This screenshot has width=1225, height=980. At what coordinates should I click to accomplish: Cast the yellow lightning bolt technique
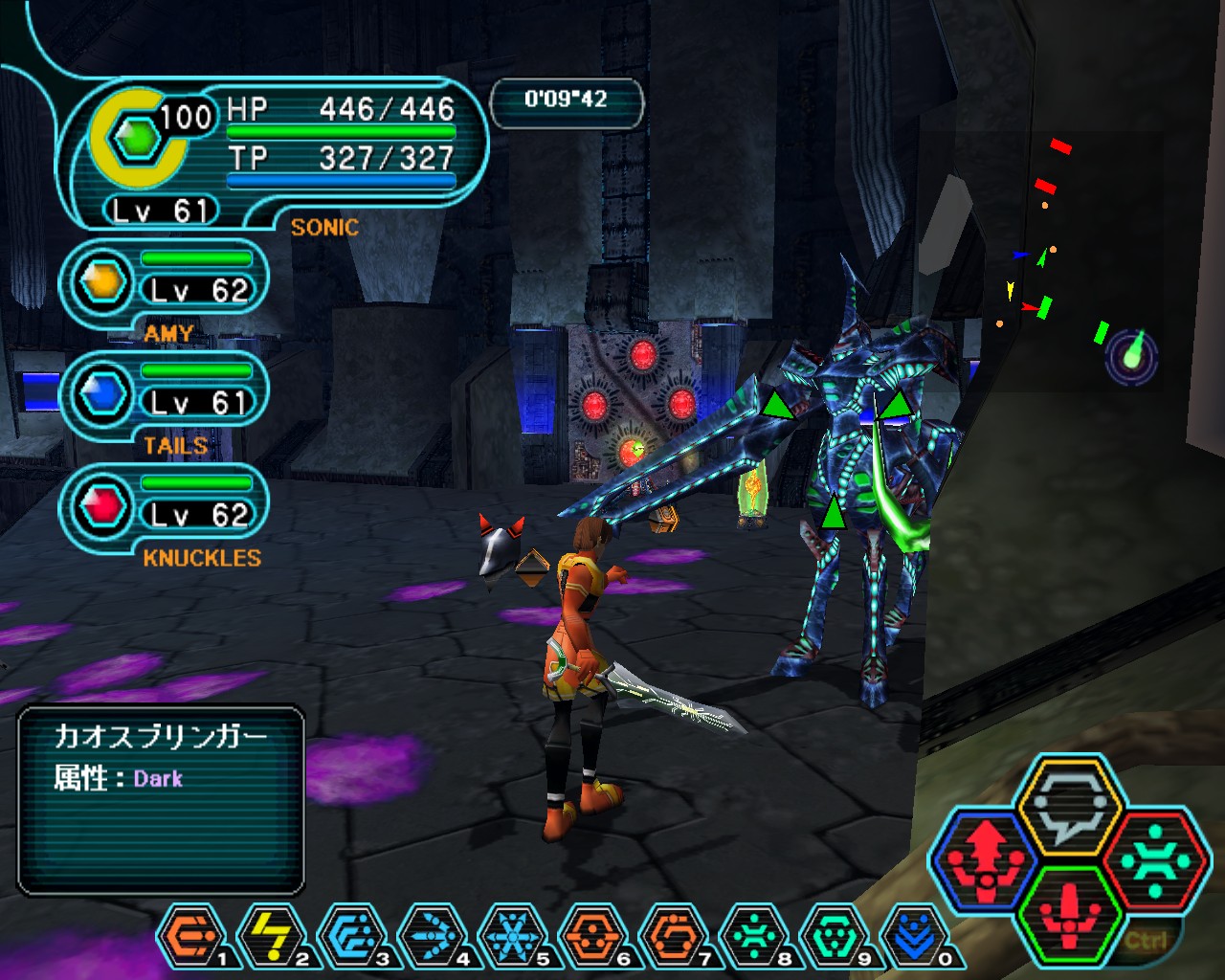click(x=272, y=936)
